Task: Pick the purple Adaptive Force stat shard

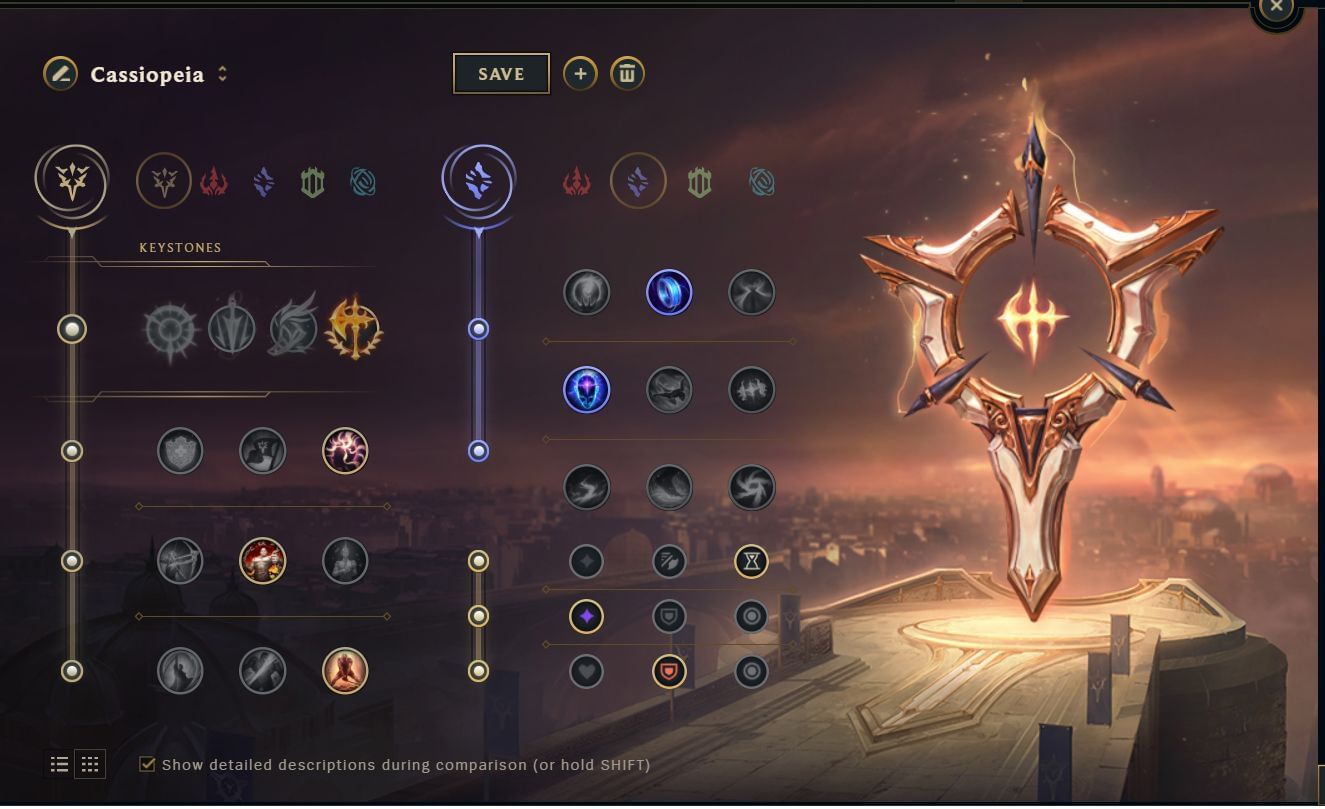Action: [587, 617]
